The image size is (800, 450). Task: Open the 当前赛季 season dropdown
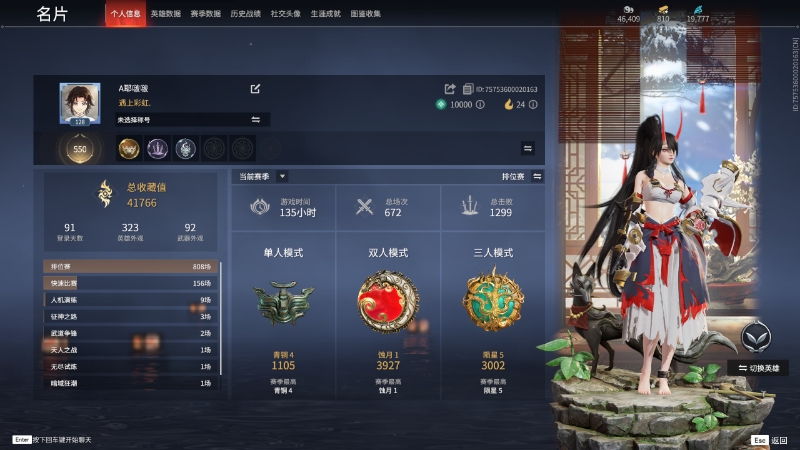click(262, 176)
